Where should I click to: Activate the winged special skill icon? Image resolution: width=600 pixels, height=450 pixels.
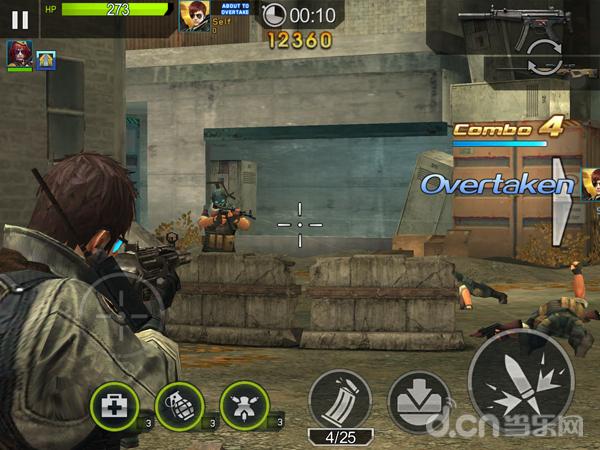(245, 405)
